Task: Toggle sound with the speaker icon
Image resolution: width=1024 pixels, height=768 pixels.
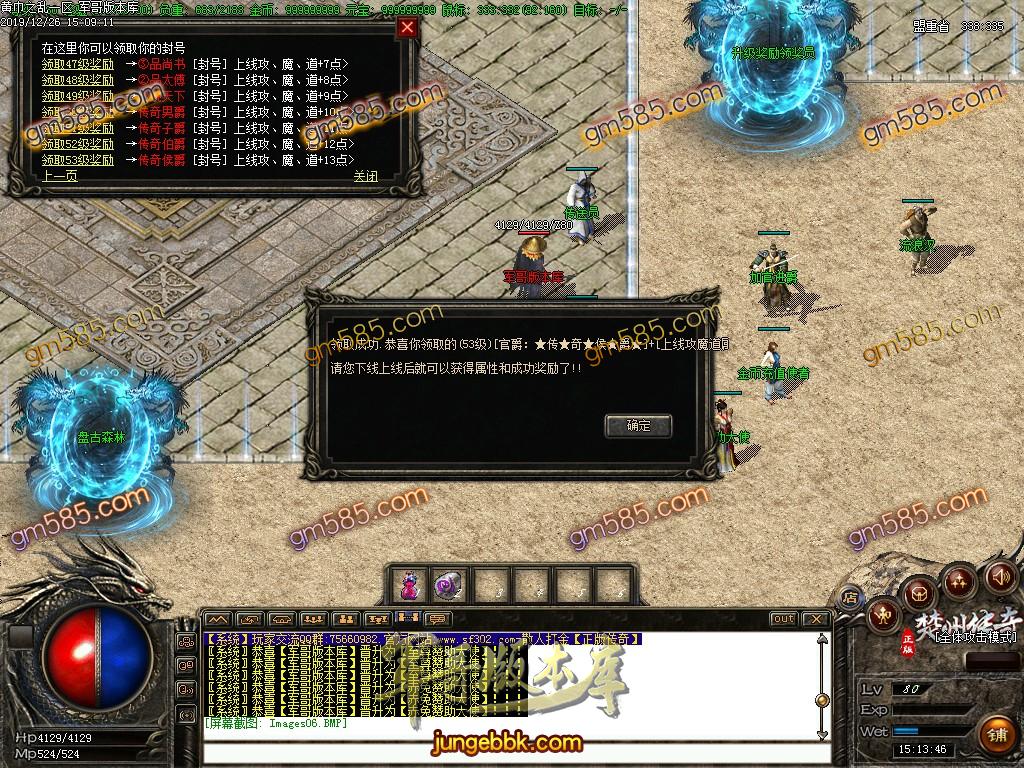Action: pos(999,577)
